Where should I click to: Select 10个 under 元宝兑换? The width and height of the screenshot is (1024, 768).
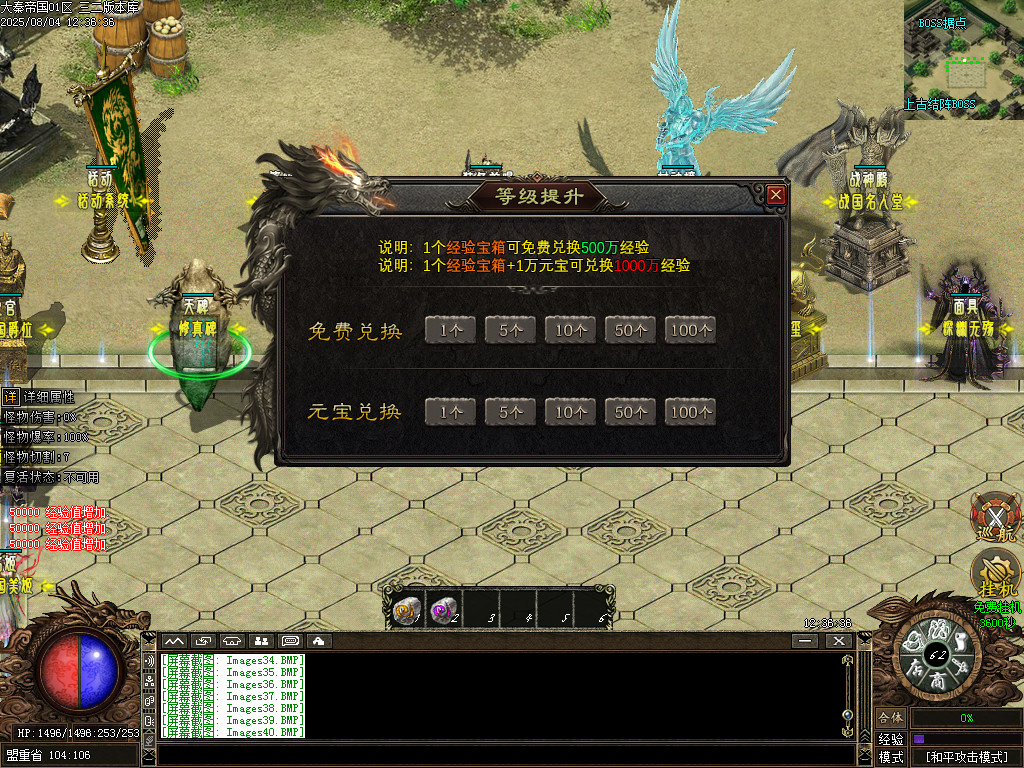[570, 411]
